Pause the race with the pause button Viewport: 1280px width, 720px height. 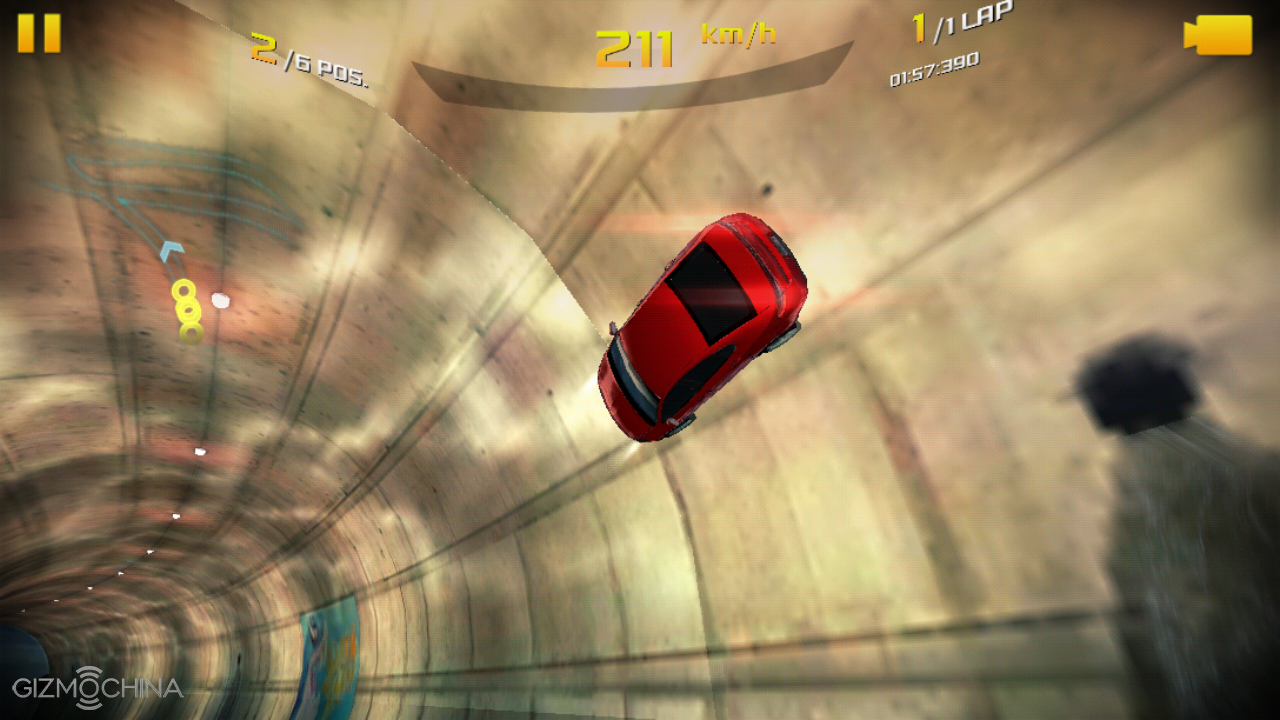pyautogui.click(x=39, y=33)
